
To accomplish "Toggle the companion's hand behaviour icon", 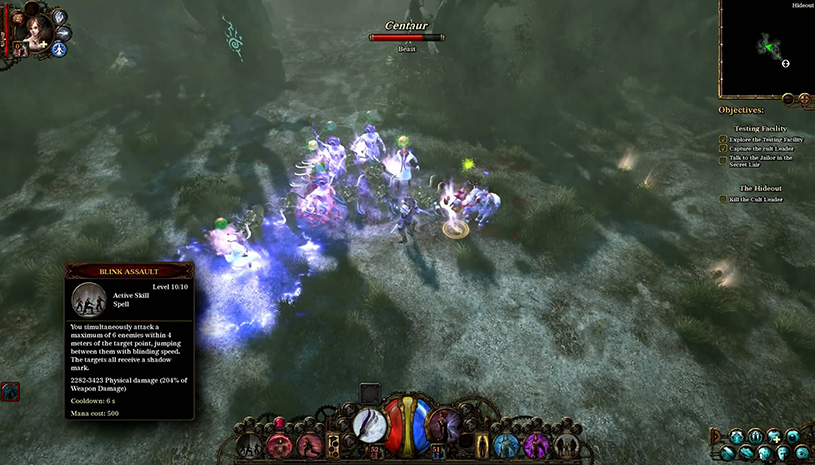I will (60, 16).
